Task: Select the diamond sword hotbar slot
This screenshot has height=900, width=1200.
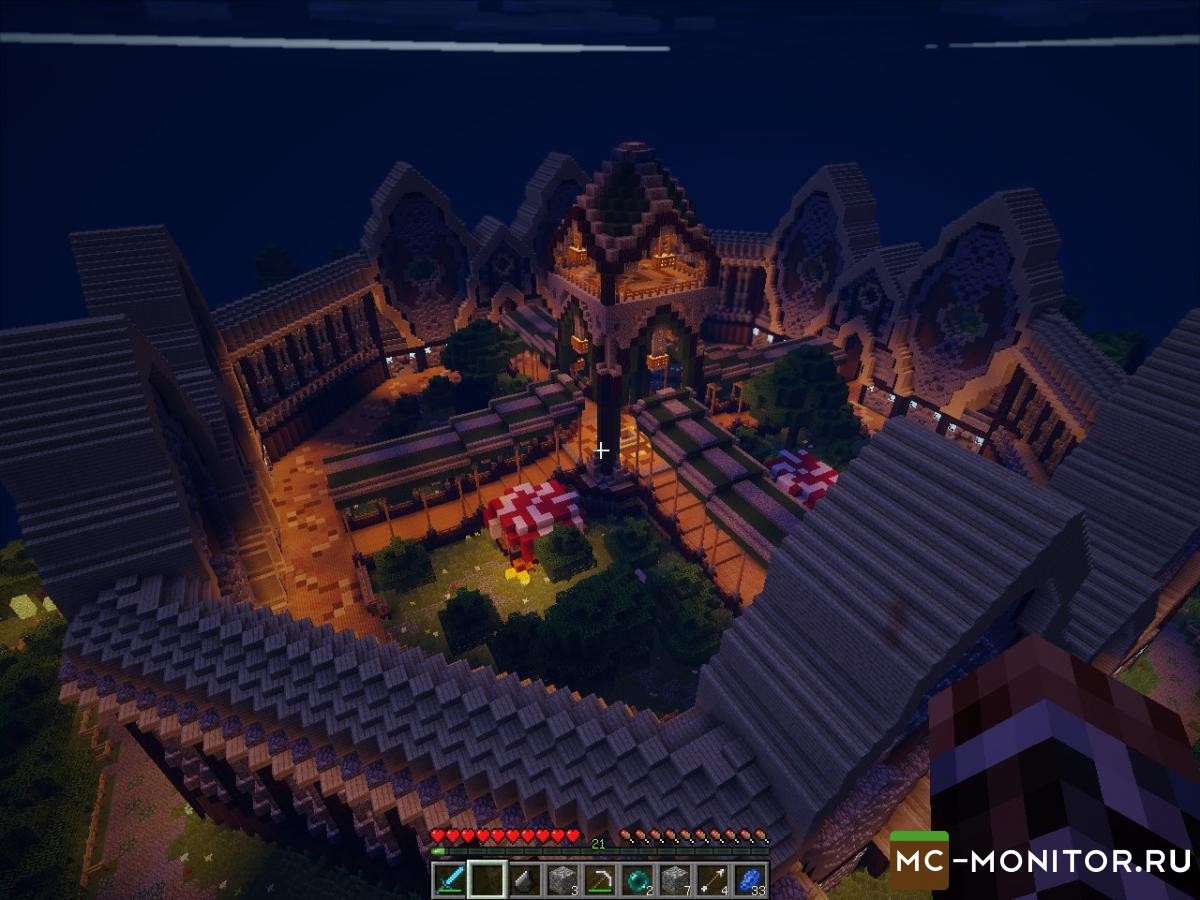Action: tap(449, 879)
